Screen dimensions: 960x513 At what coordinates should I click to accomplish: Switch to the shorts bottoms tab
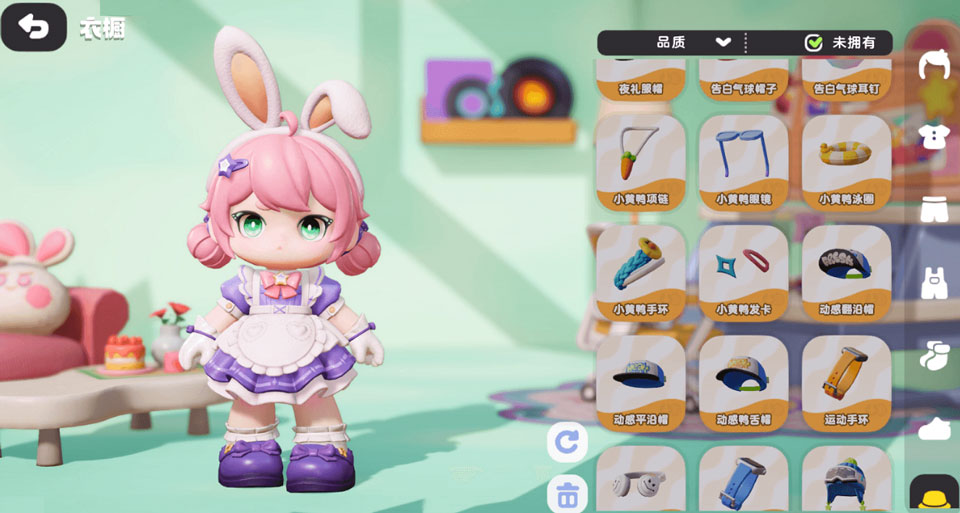pos(934,210)
